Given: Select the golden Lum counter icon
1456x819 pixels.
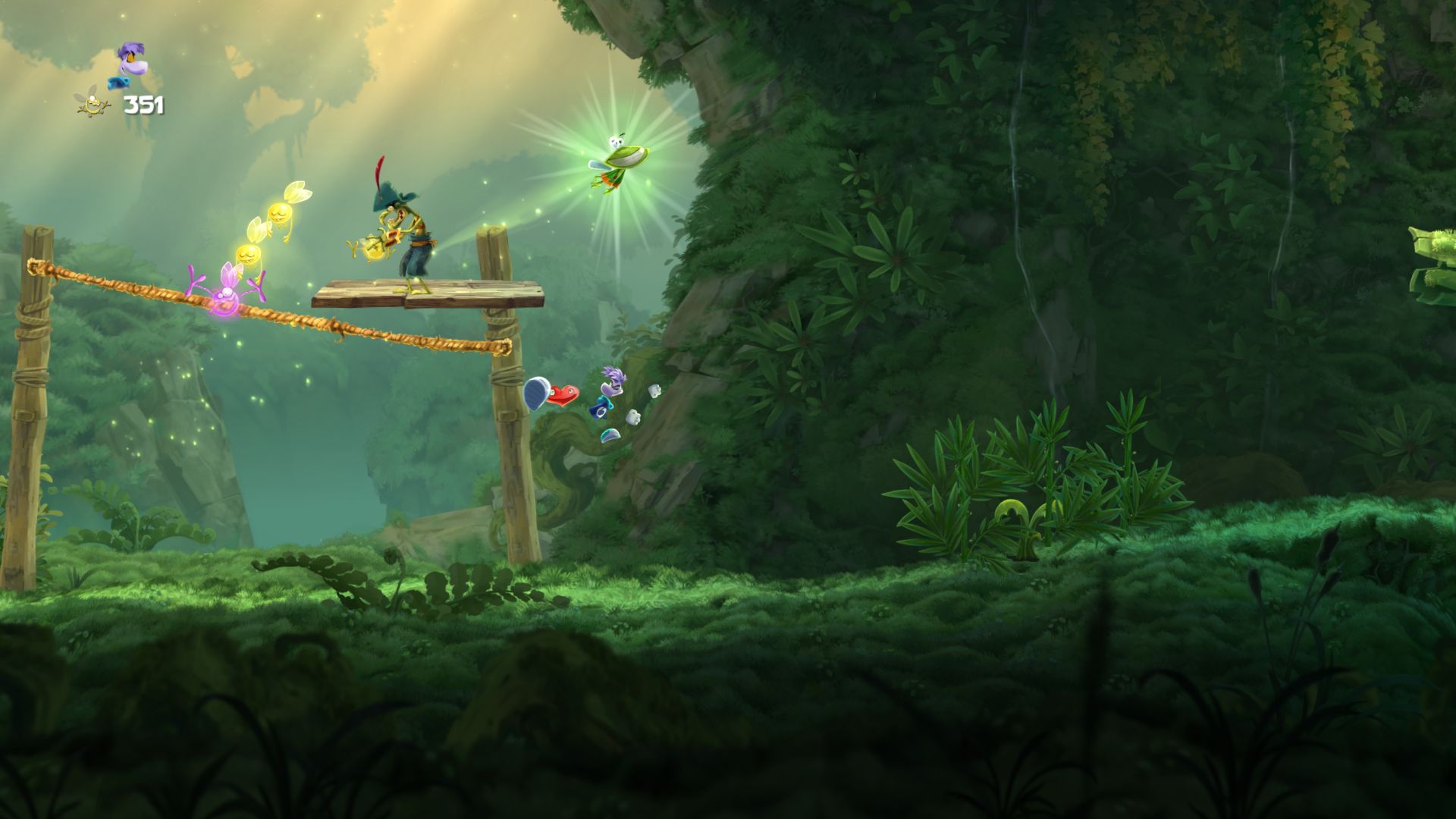Looking at the screenshot, I should pos(93,102).
